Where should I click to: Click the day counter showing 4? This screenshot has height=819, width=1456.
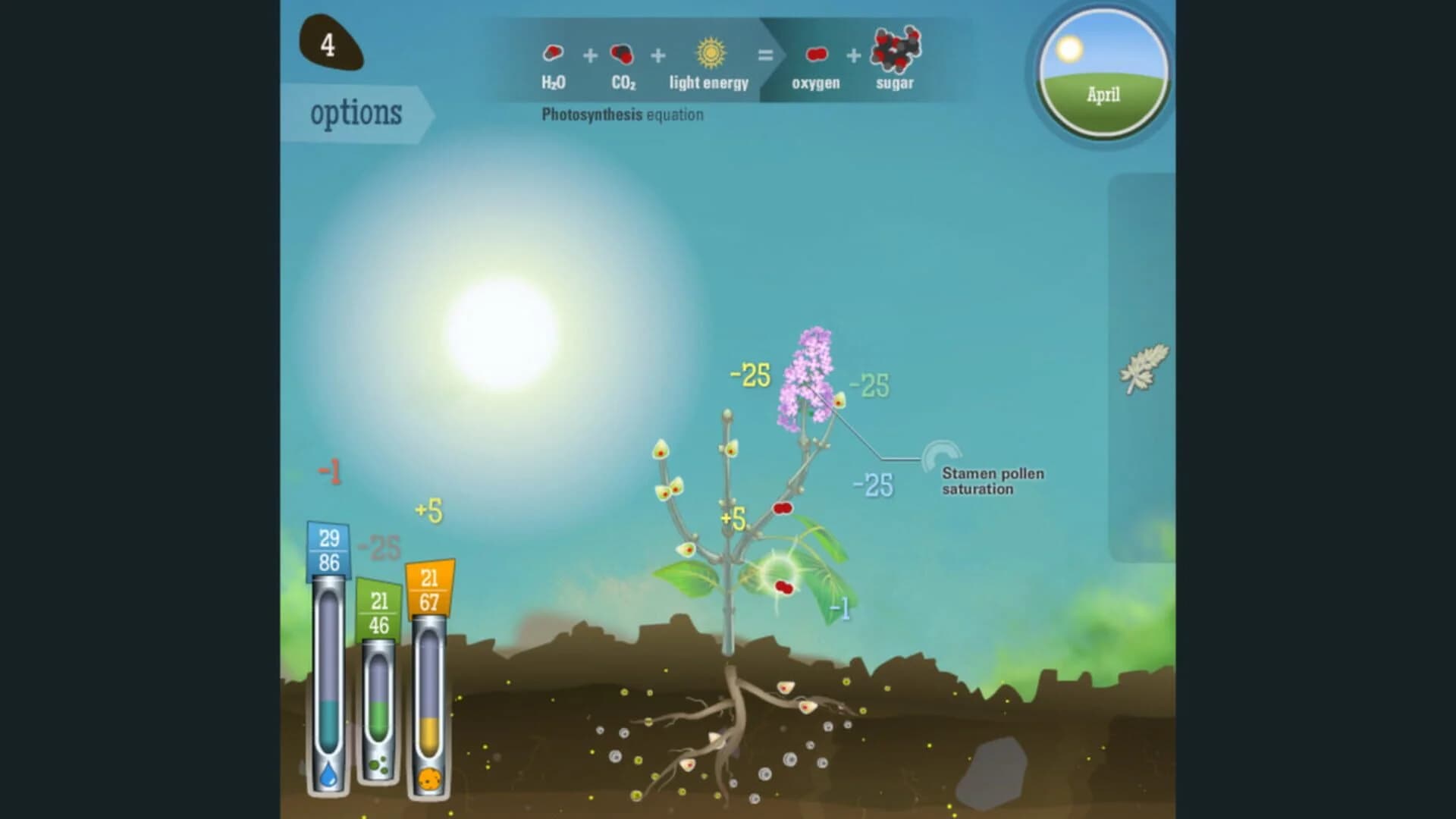329,45
